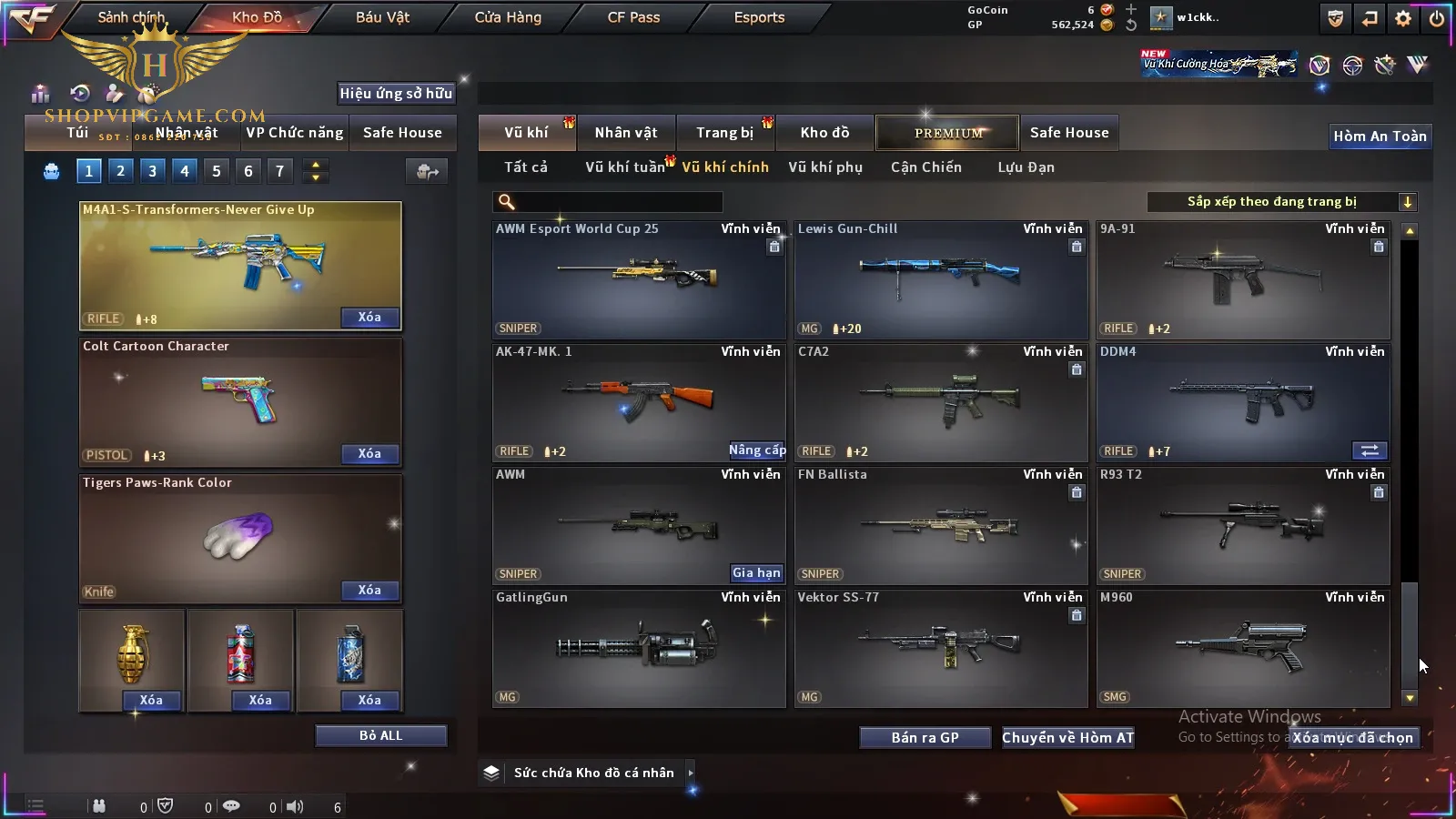Select the AWM Esport World Cup 25 sniper
Image resolution: width=1456 pixels, height=819 pixels.
638,278
